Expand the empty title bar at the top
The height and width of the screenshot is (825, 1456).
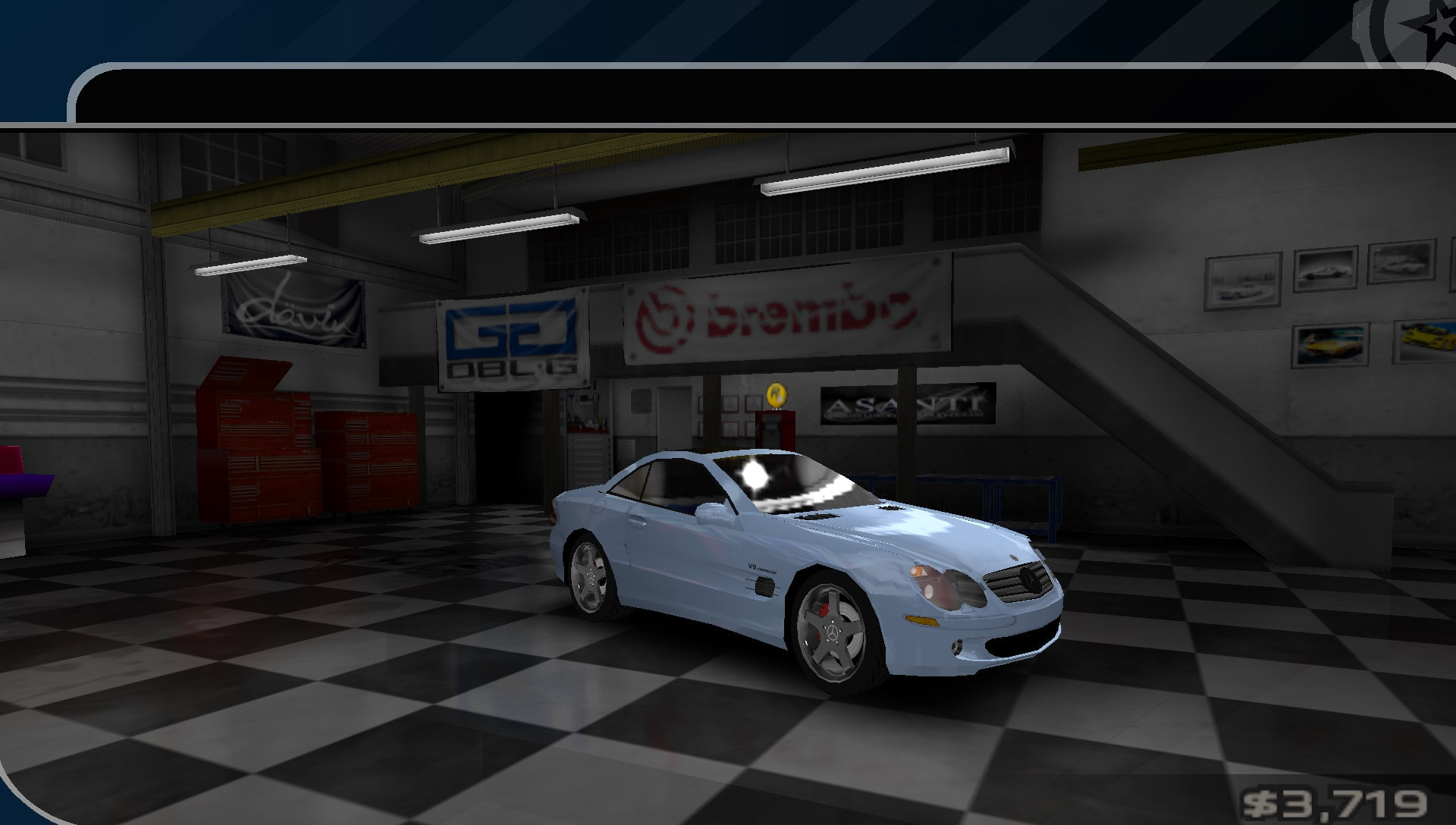[x=758, y=95]
